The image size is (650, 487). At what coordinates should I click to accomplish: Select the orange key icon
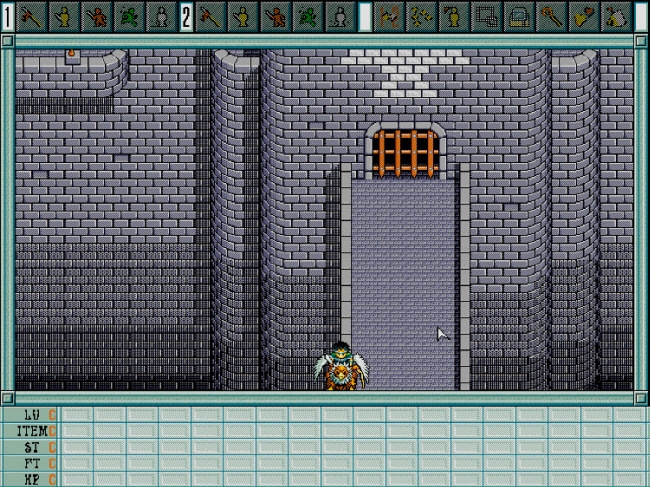pos(551,15)
